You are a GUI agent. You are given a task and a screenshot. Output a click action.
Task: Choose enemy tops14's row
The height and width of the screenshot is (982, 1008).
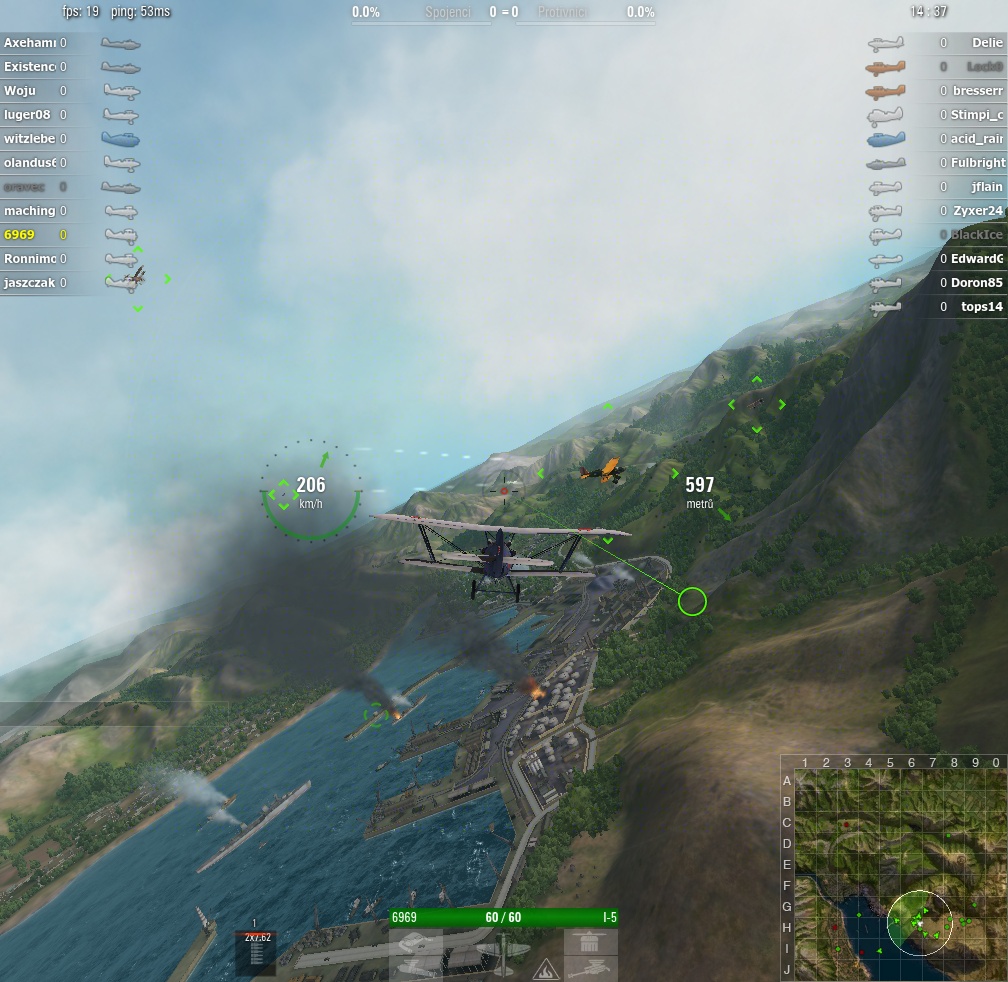click(x=981, y=307)
